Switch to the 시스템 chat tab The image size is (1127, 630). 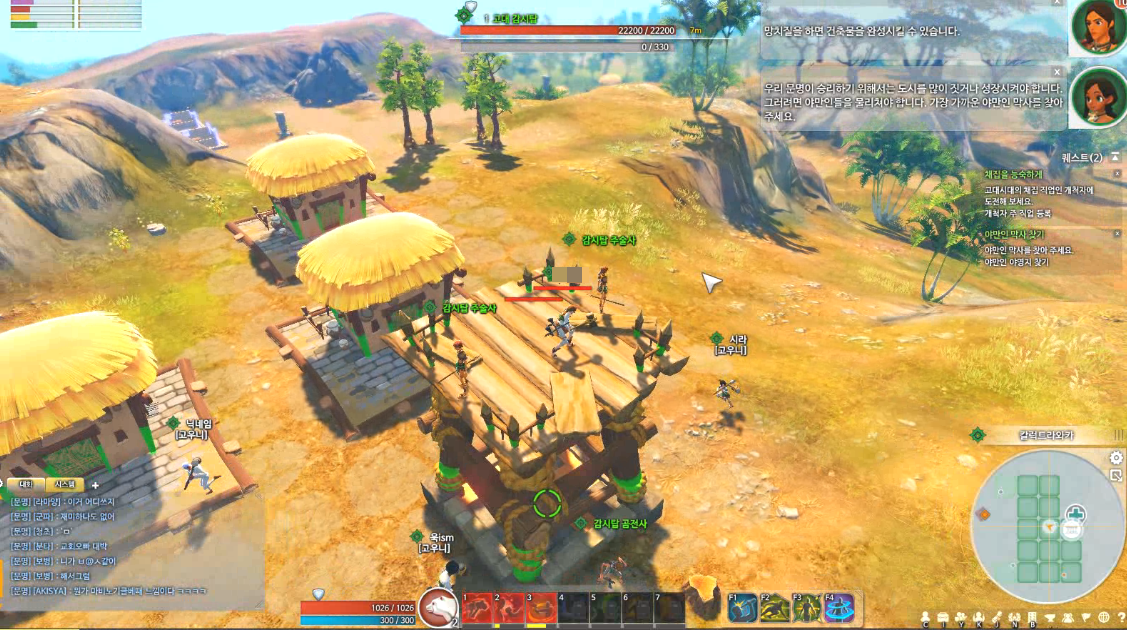coord(64,484)
